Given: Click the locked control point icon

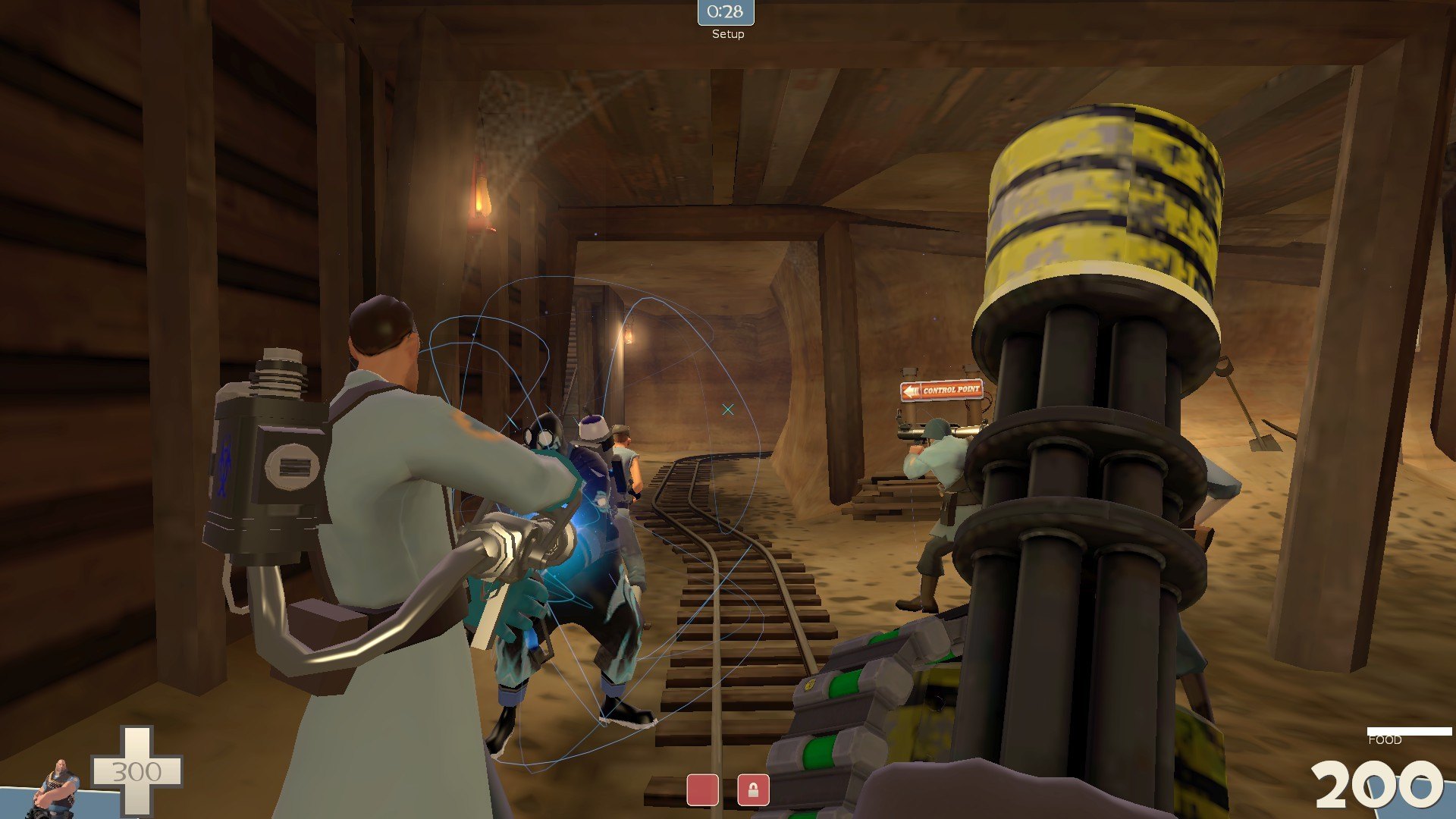Looking at the screenshot, I should click(753, 790).
